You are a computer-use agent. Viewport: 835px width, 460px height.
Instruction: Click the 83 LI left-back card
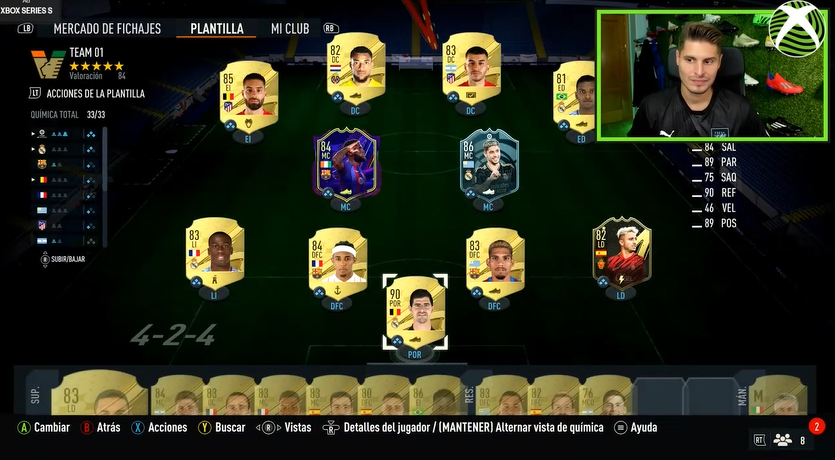tap(214, 251)
